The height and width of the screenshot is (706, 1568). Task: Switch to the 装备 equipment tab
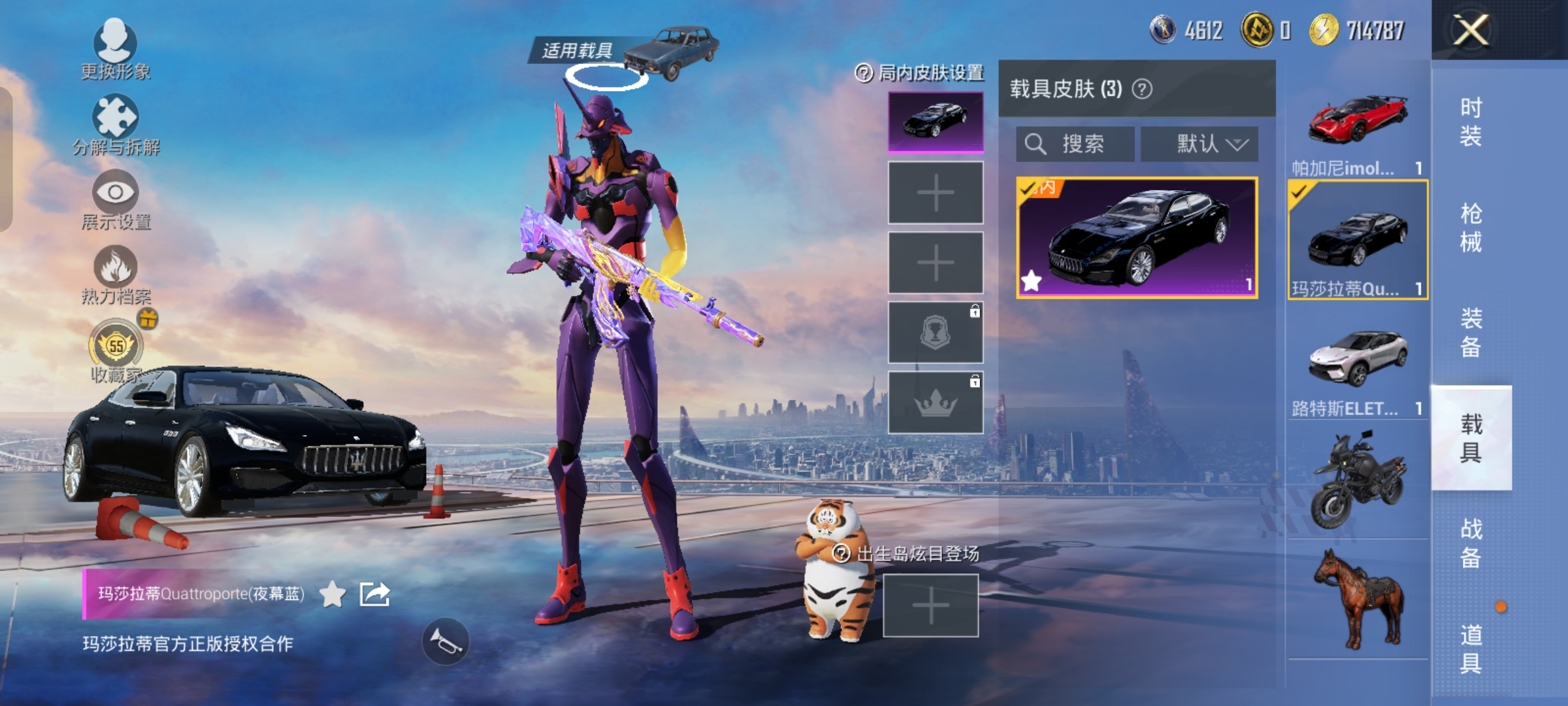click(1471, 333)
